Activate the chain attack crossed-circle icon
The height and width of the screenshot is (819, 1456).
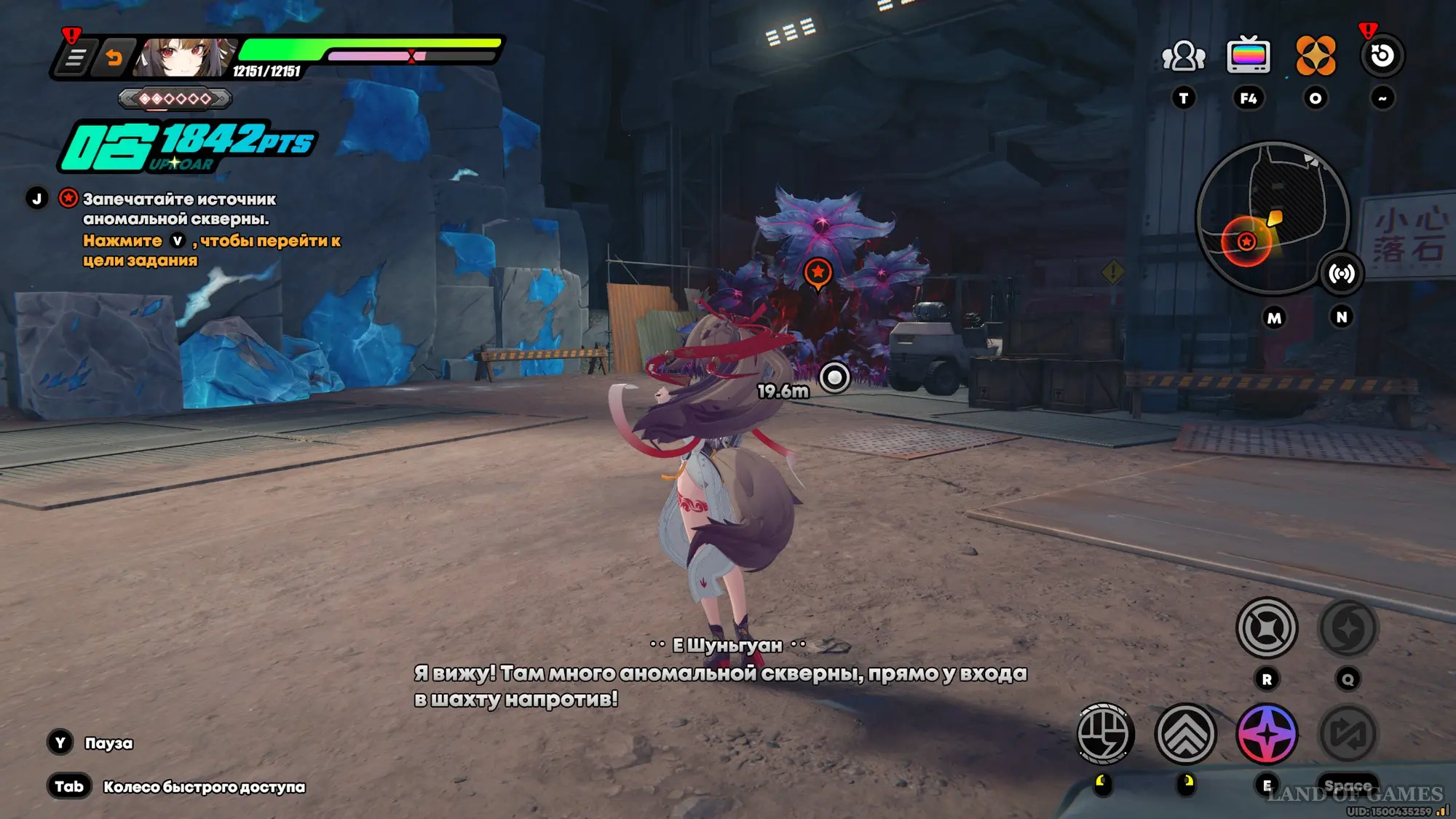[x=1267, y=628]
